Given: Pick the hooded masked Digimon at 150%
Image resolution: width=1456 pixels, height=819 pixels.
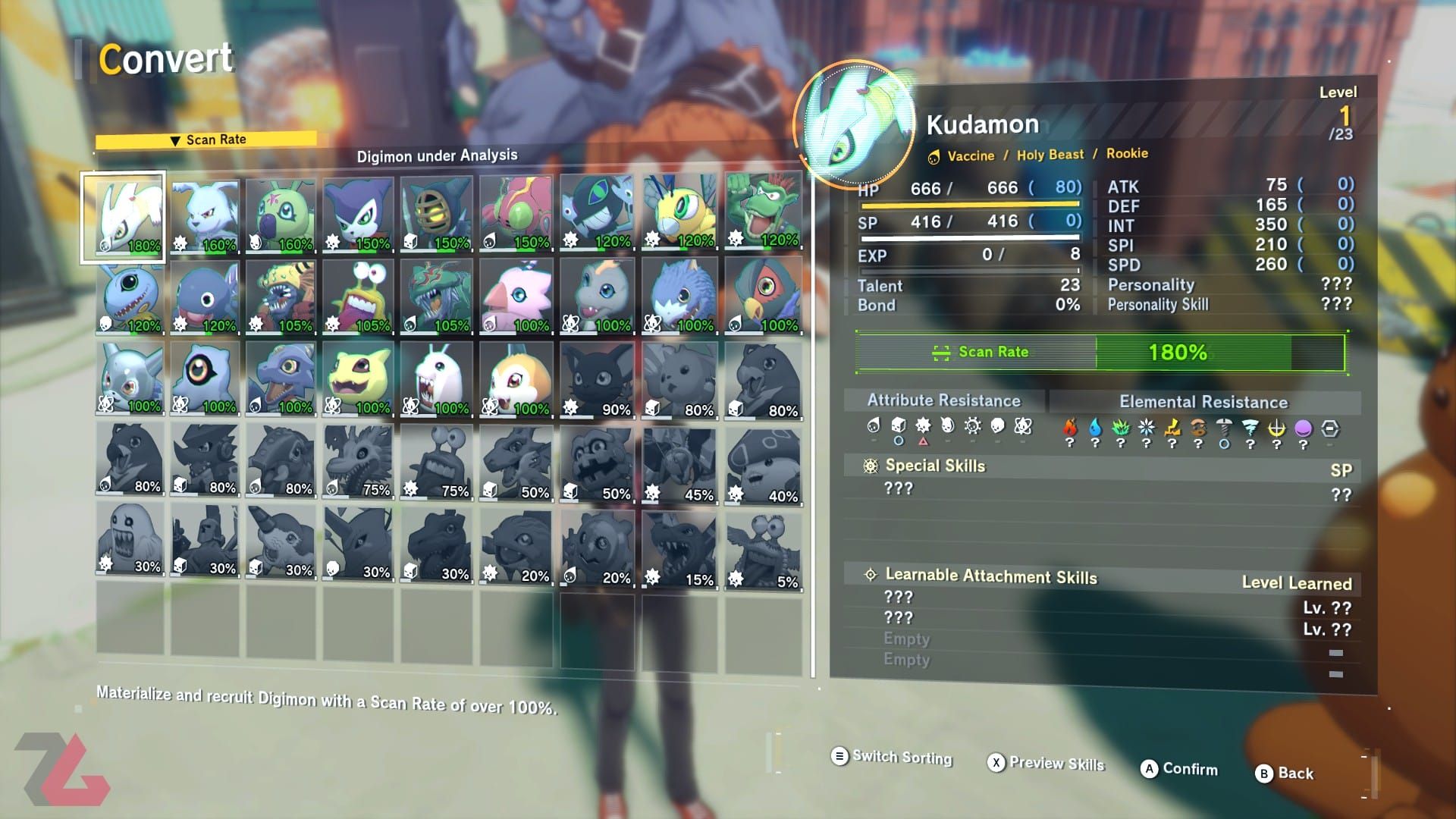Looking at the screenshot, I should click(436, 215).
